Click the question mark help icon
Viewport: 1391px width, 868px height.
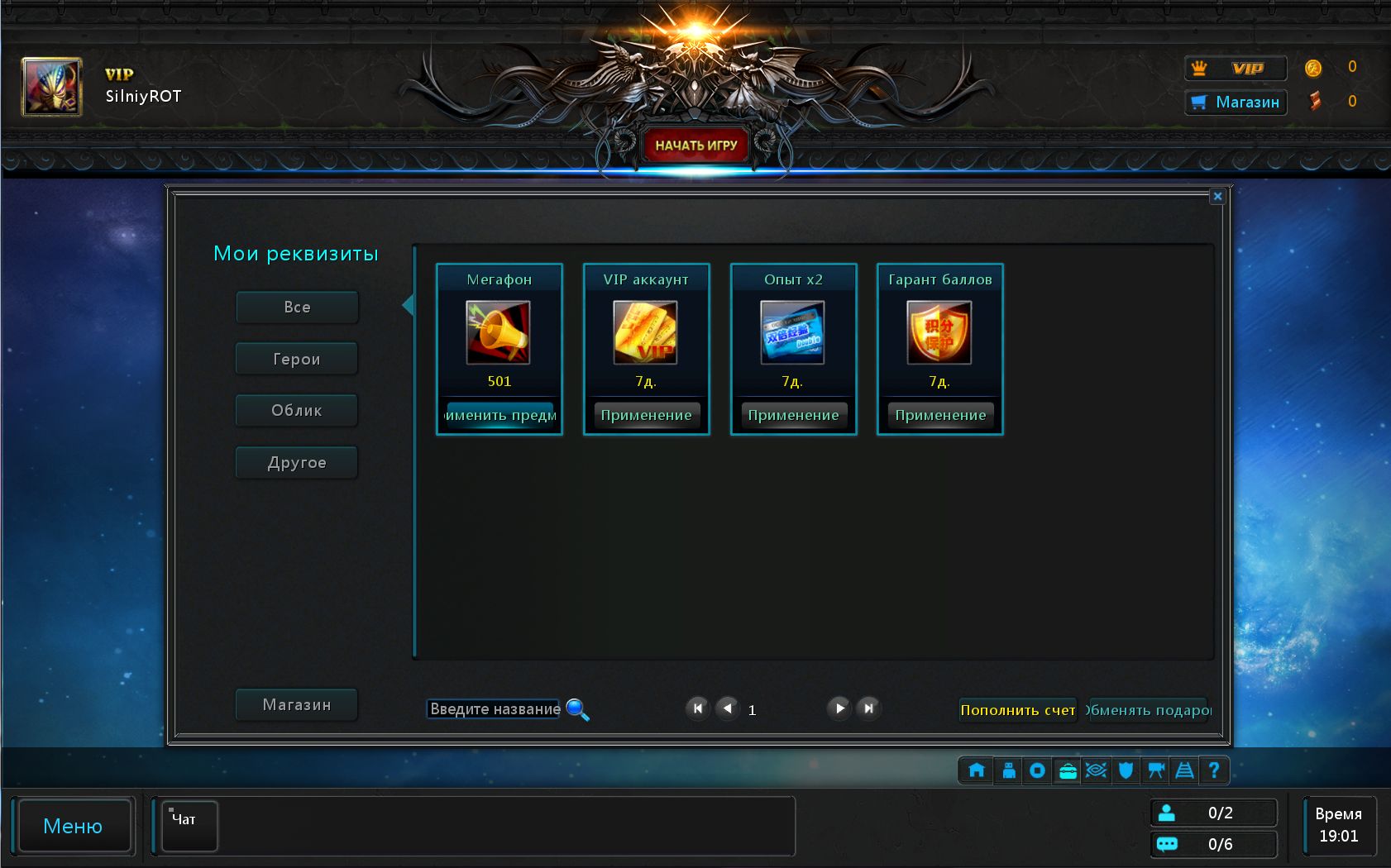(x=1213, y=770)
